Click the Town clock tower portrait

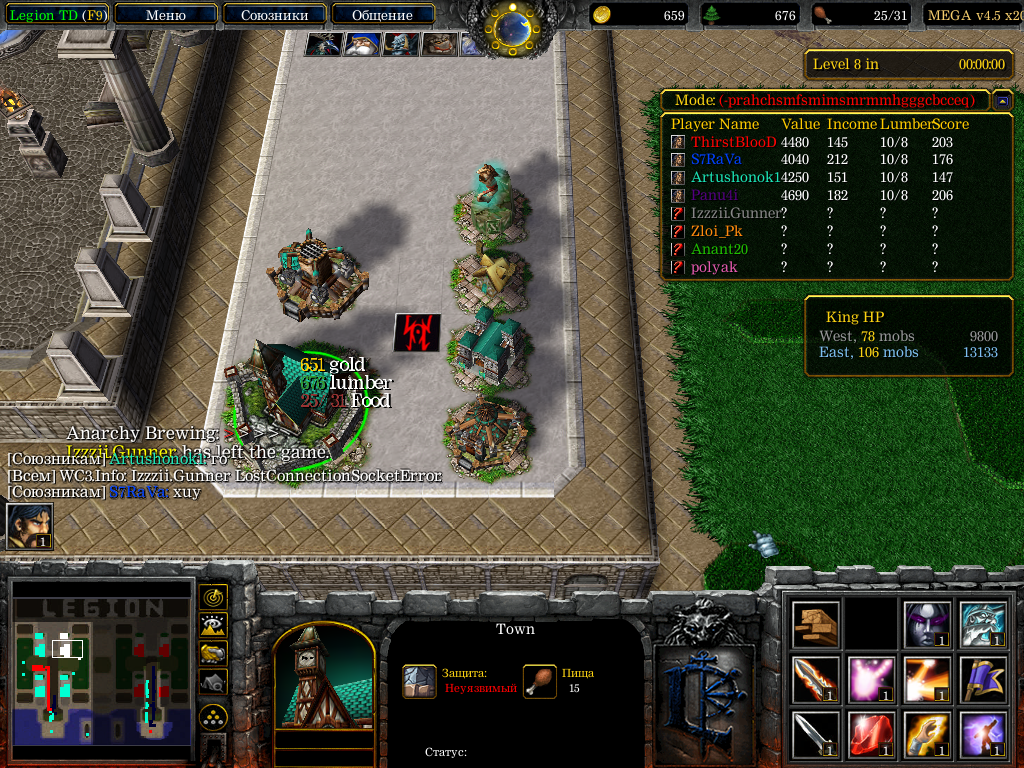coord(322,678)
